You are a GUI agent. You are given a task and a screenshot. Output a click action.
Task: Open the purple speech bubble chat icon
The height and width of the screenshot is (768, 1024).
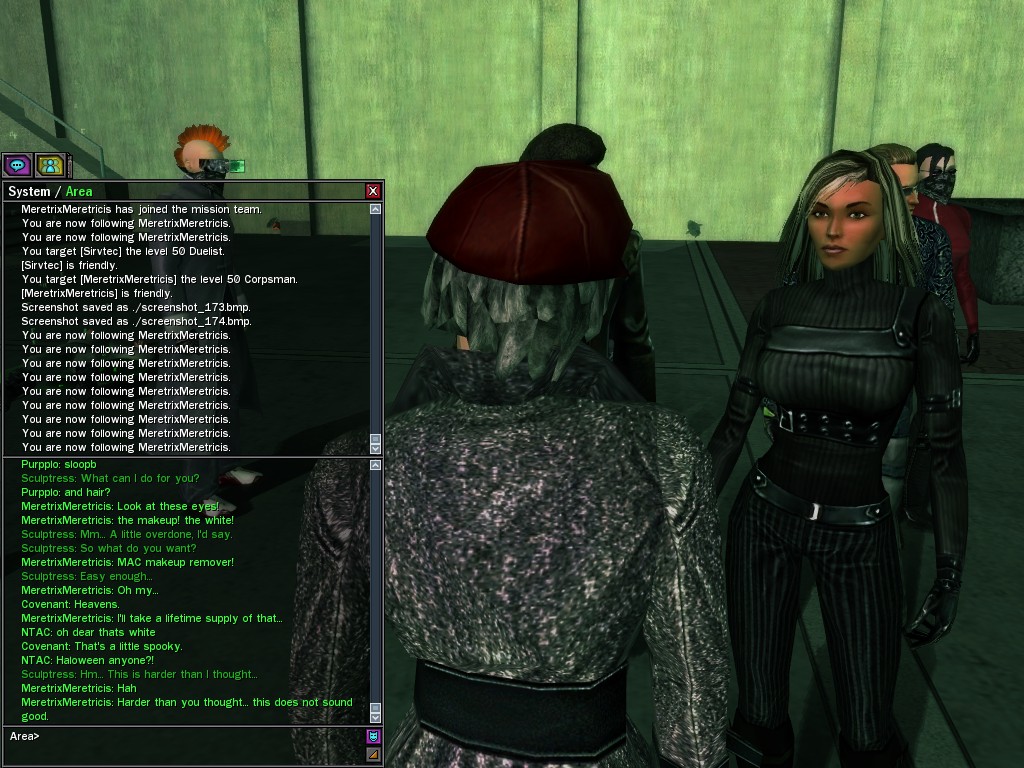(17, 165)
